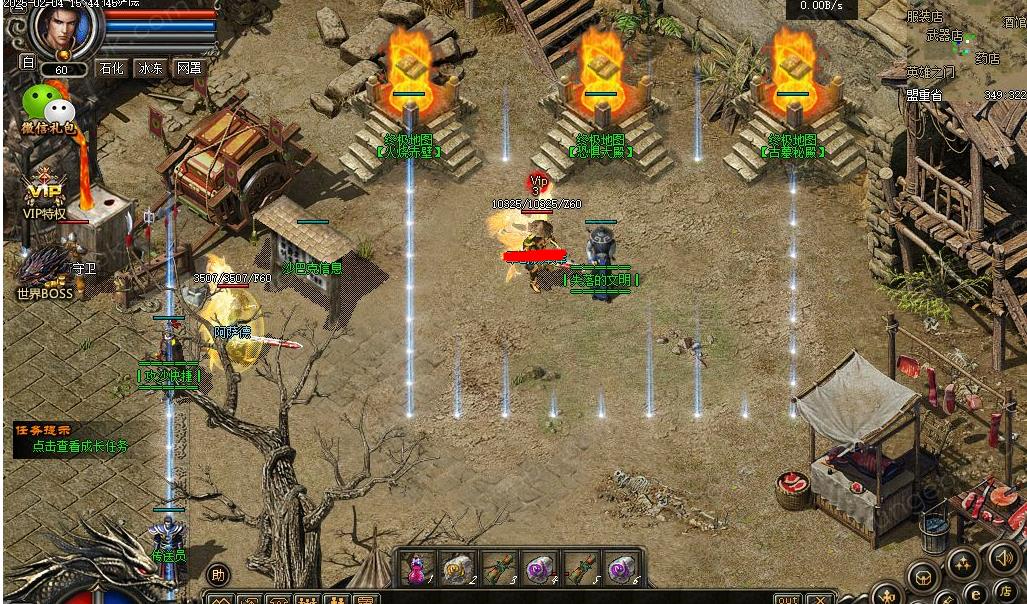The image size is (1027, 604).
Task: Click the round 店 shop button
Action: (x=1003, y=592)
